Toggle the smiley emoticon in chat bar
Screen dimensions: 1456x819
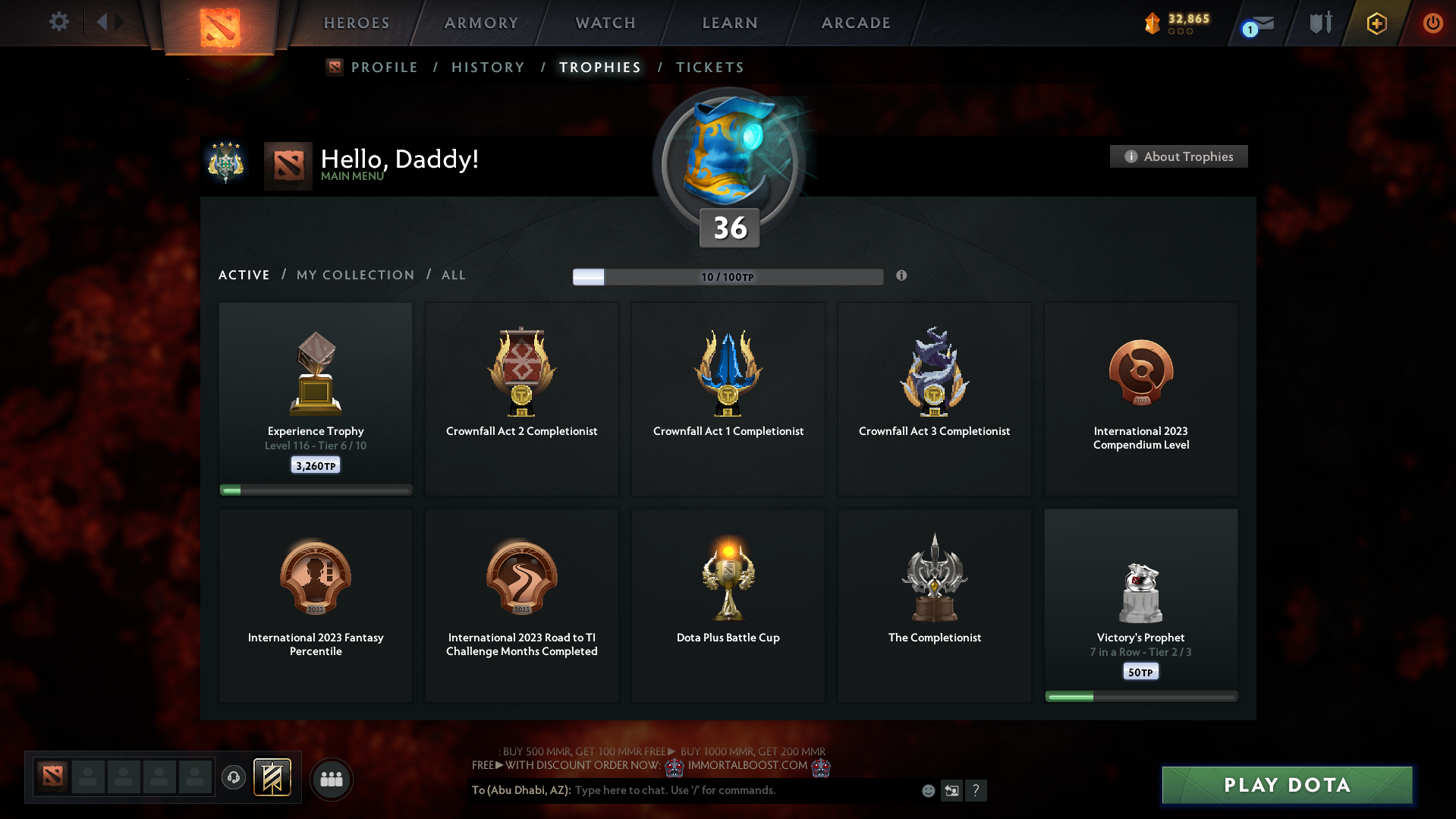coord(927,790)
